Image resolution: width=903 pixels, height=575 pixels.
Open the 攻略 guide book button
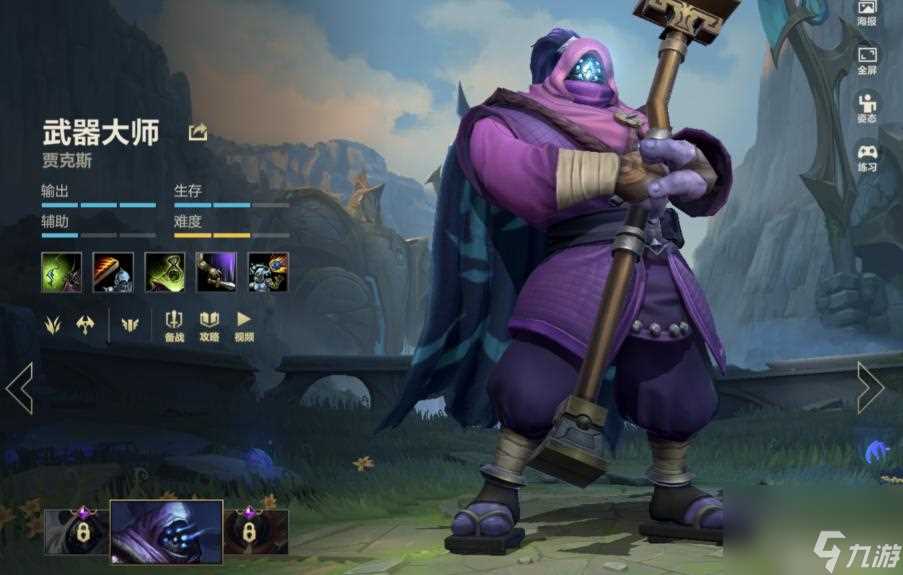tap(209, 326)
